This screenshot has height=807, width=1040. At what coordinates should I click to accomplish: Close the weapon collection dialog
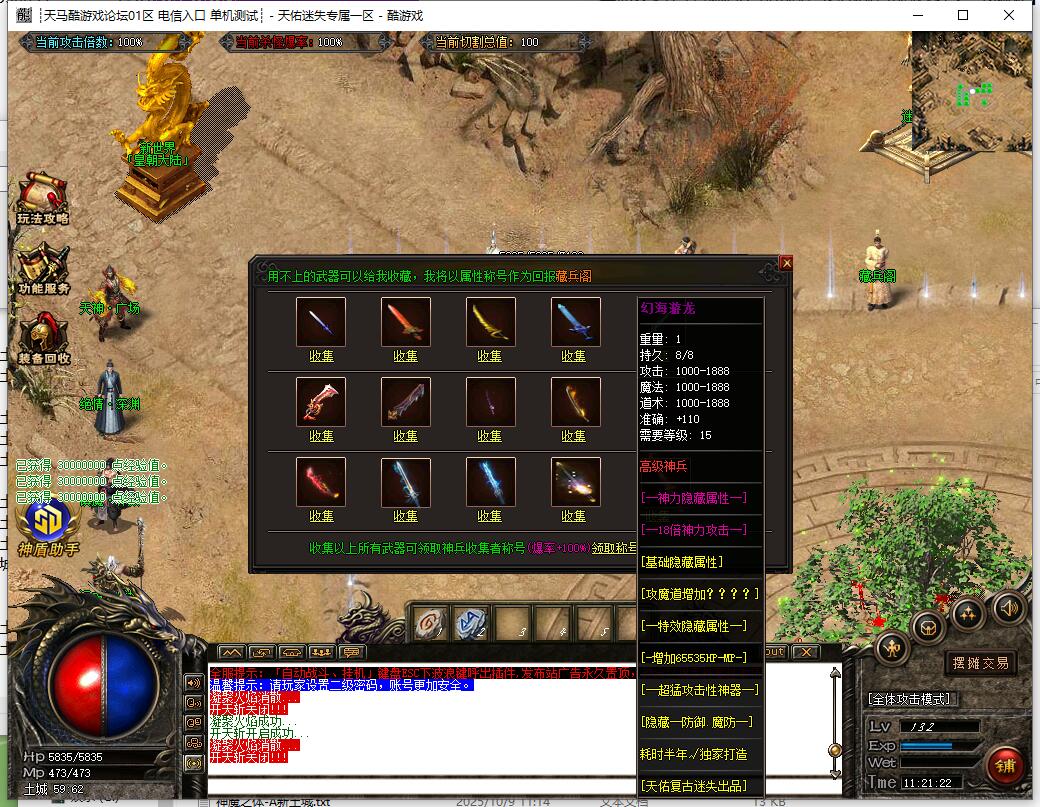tap(786, 263)
